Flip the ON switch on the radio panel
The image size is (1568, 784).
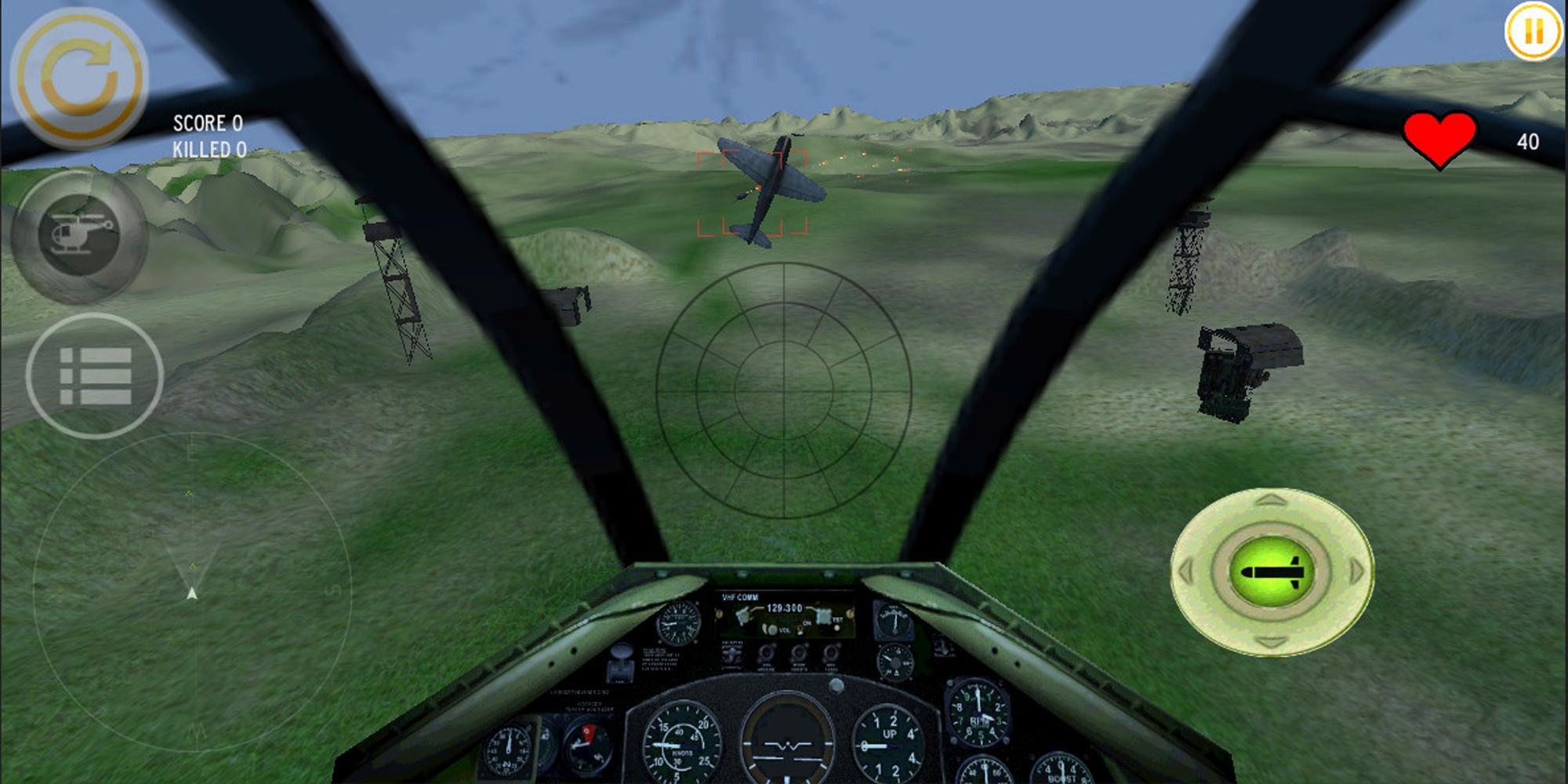[x=800, y=630]
